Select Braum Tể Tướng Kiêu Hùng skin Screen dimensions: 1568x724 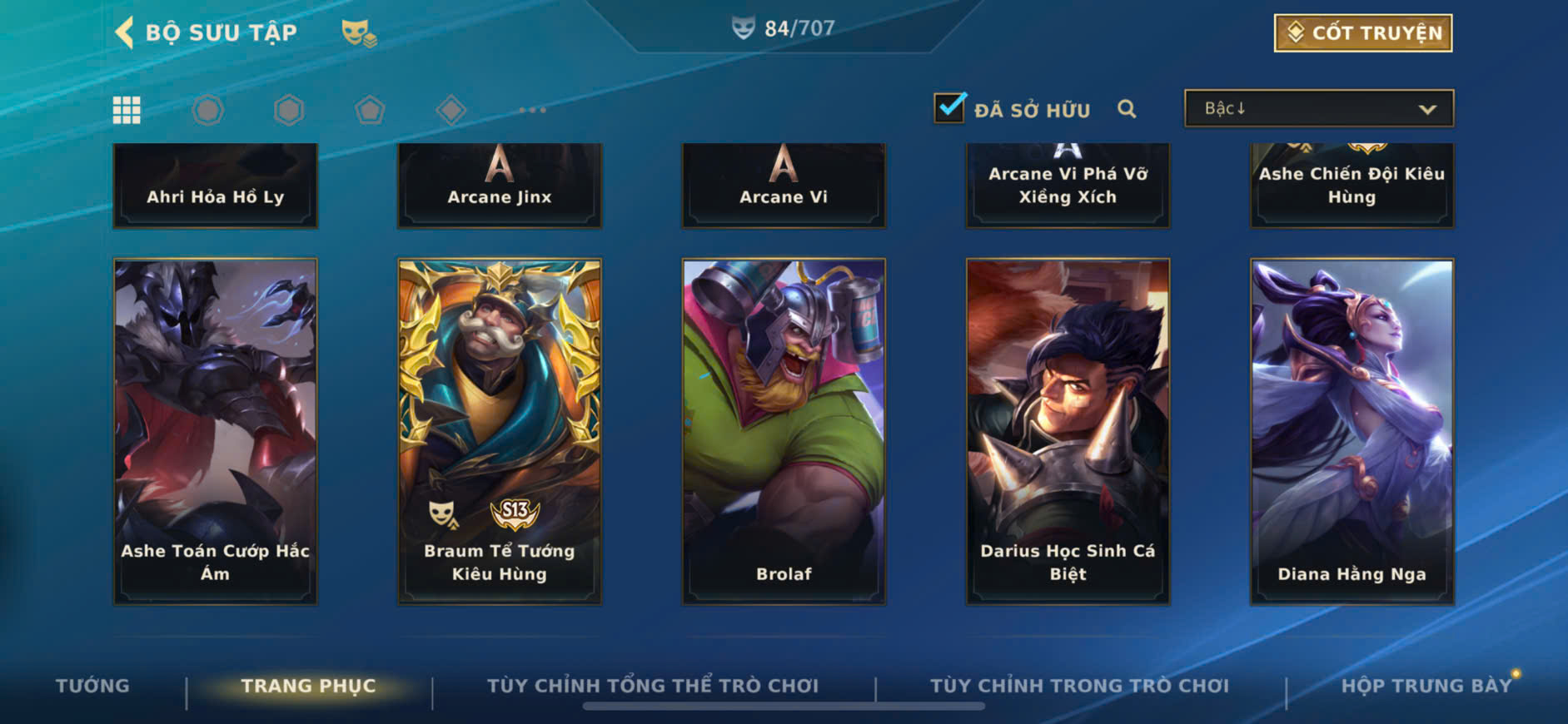click(500, 431)
